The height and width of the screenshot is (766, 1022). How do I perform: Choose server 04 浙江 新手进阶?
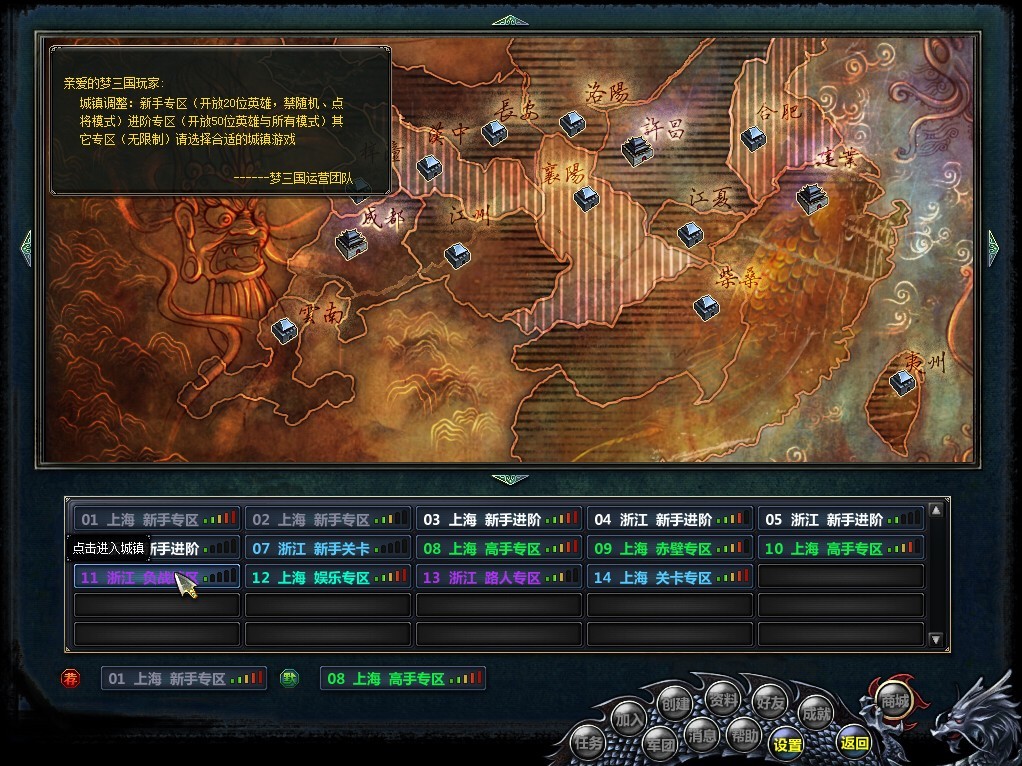pyautogui.click(x=671, y=519)
